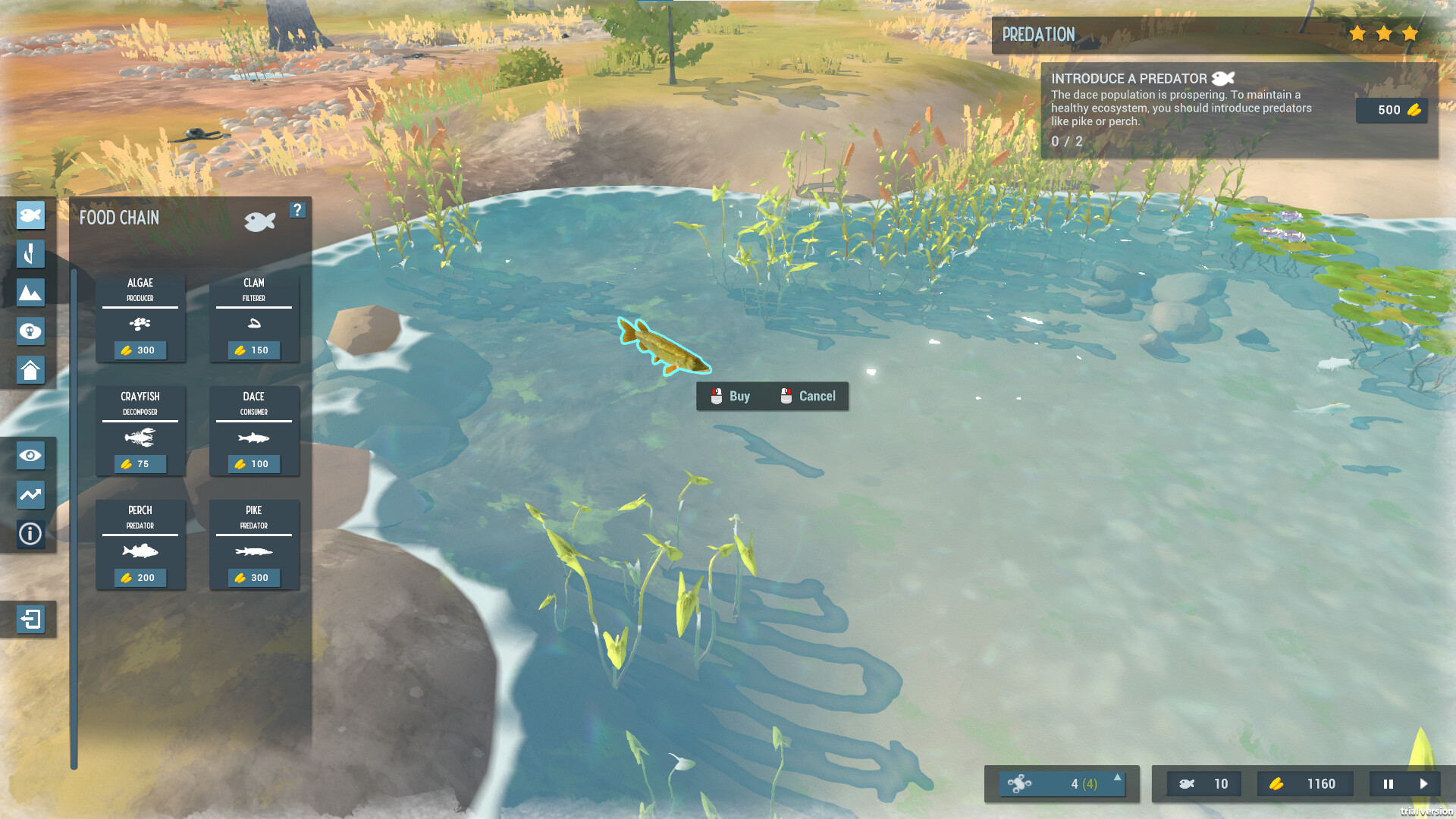
Task: Pause the game simulation
Action: click(x=1388, y=784)
